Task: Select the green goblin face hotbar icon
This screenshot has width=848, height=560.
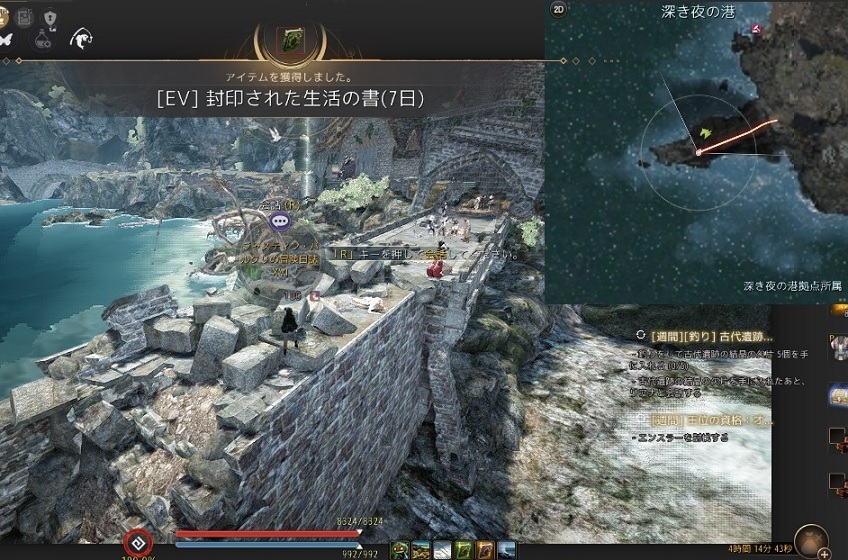Action: [x=400, y=550]
